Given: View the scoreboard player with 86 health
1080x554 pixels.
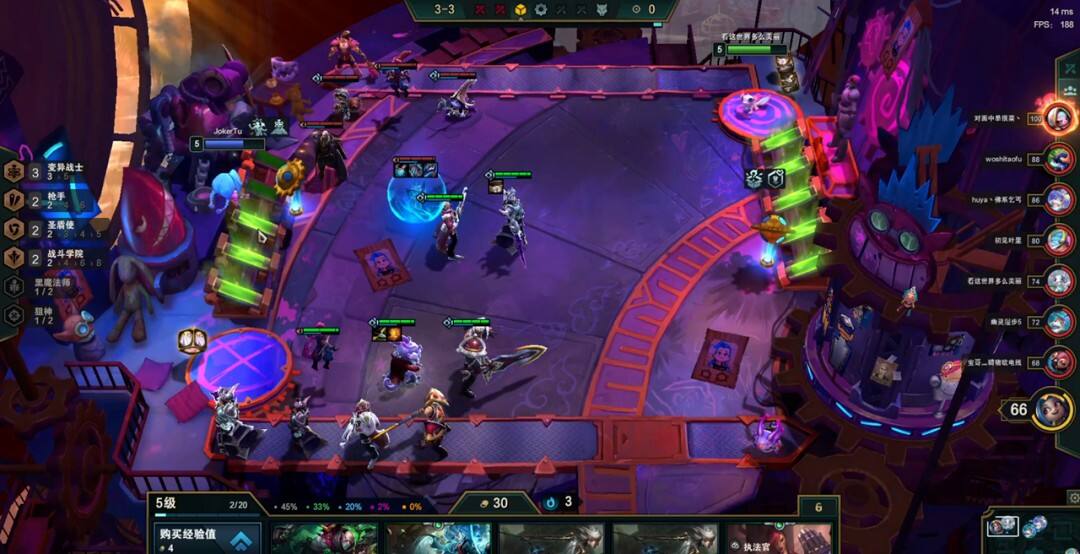Looking at the screenshot, I should [x=1058, y=199].
